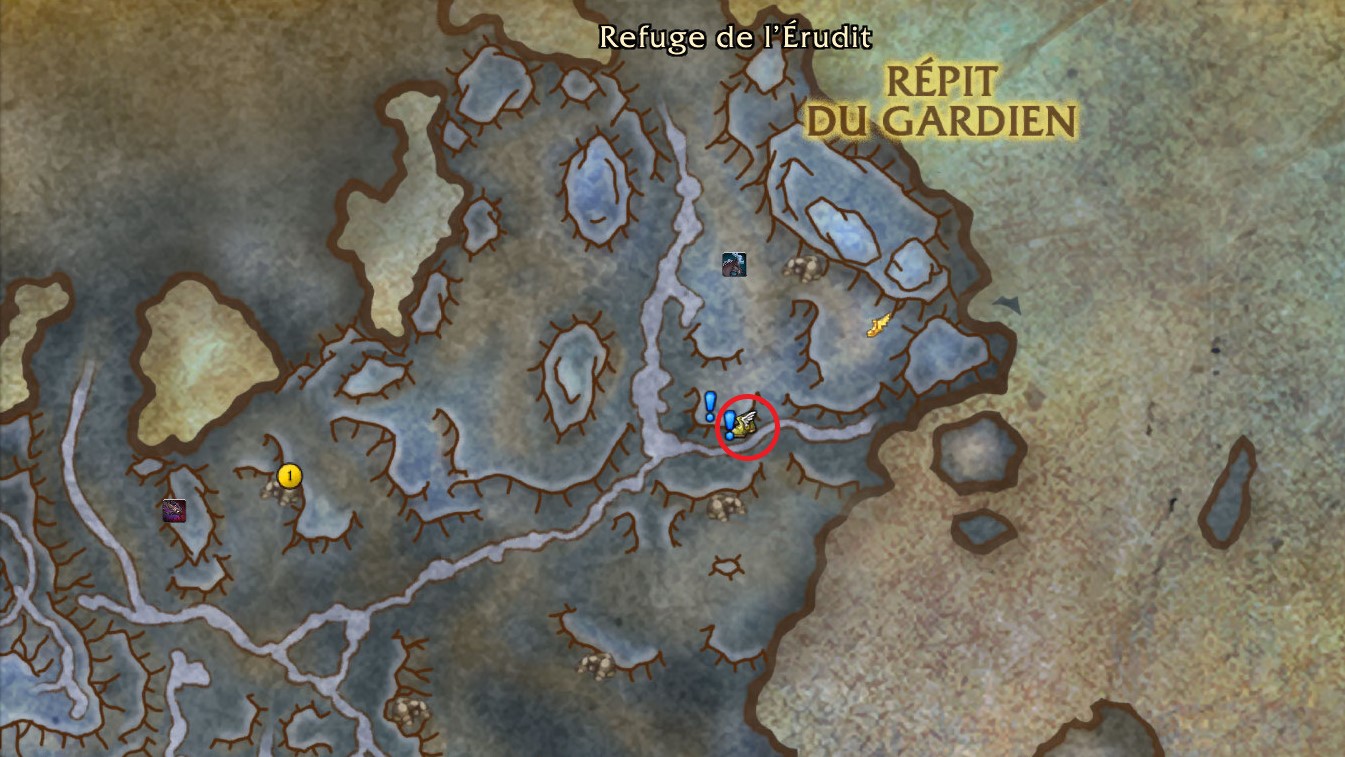This screenshot has height=757, width=1345.
Task: Click the zone label Refuge de l'Érudit
Action: pos(736,38)
